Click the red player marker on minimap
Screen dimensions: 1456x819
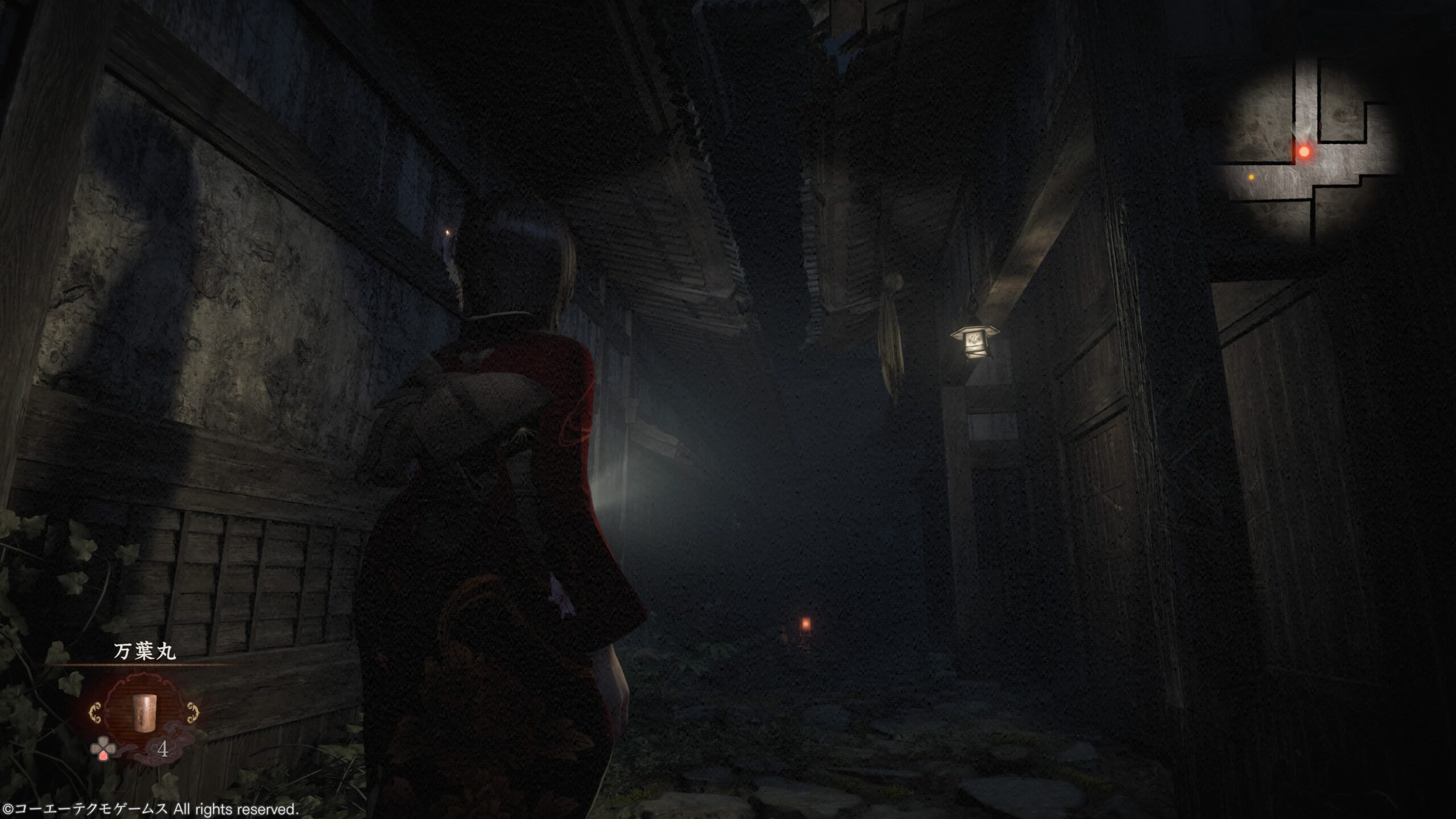pos(1304,152)
